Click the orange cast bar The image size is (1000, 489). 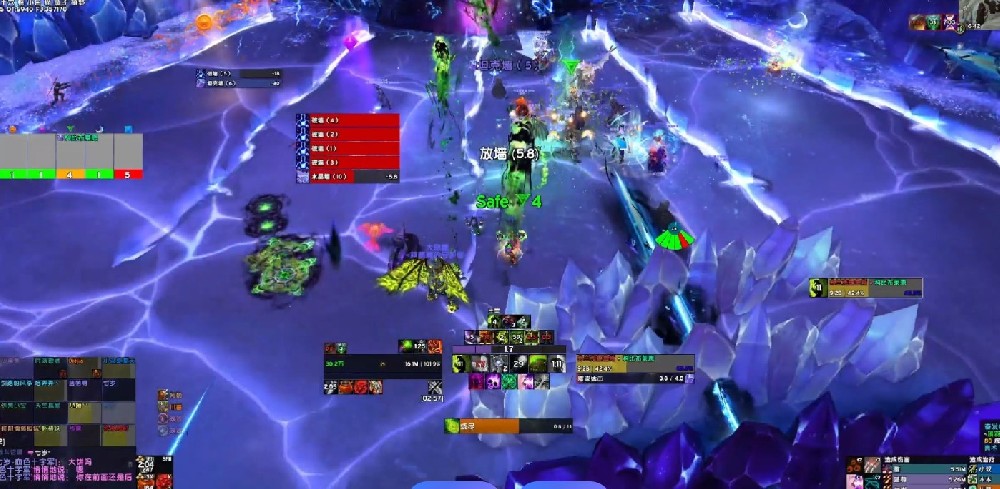(509, 426)
